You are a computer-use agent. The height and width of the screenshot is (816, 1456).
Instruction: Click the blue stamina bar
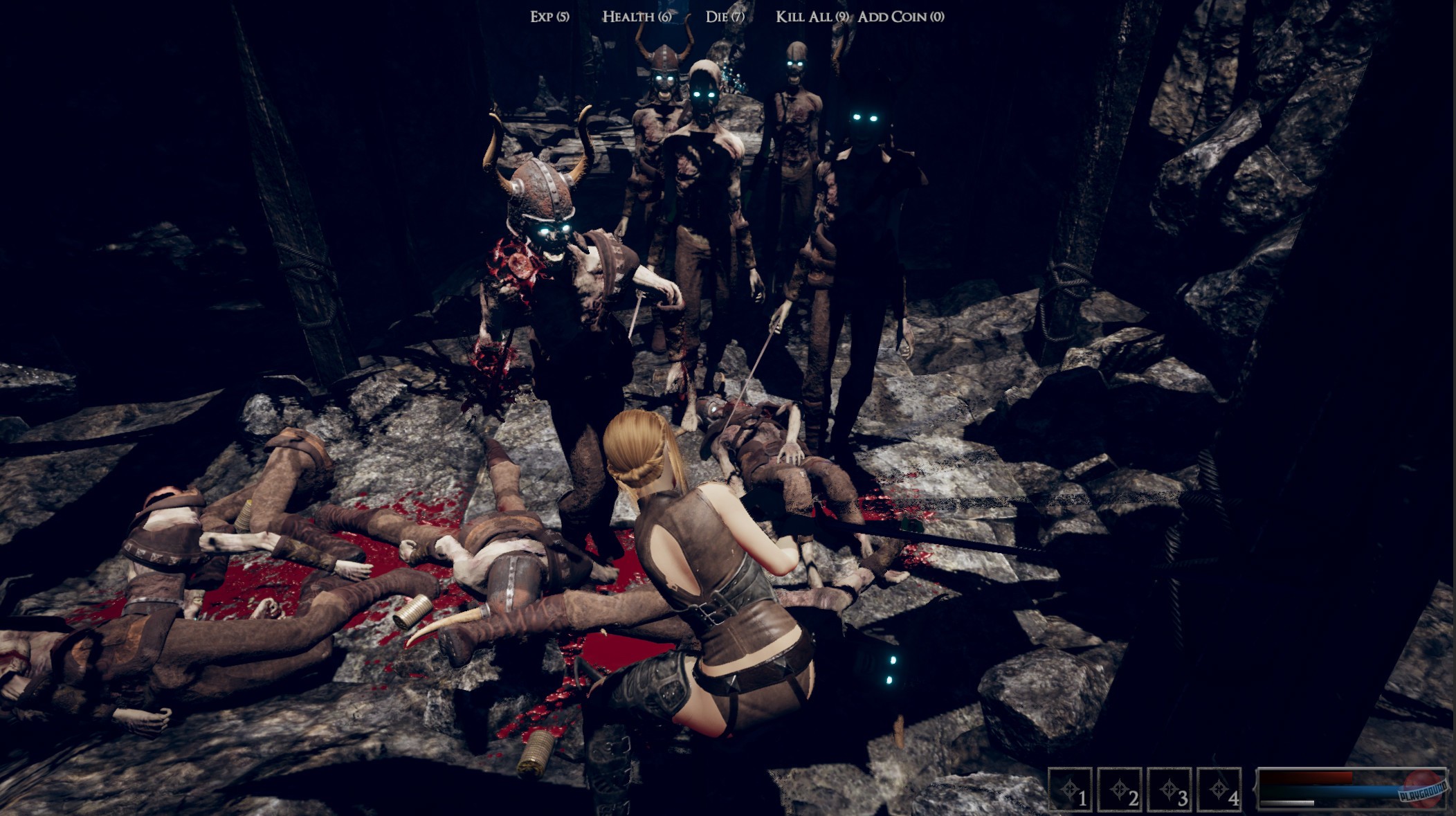(1315, 790)
